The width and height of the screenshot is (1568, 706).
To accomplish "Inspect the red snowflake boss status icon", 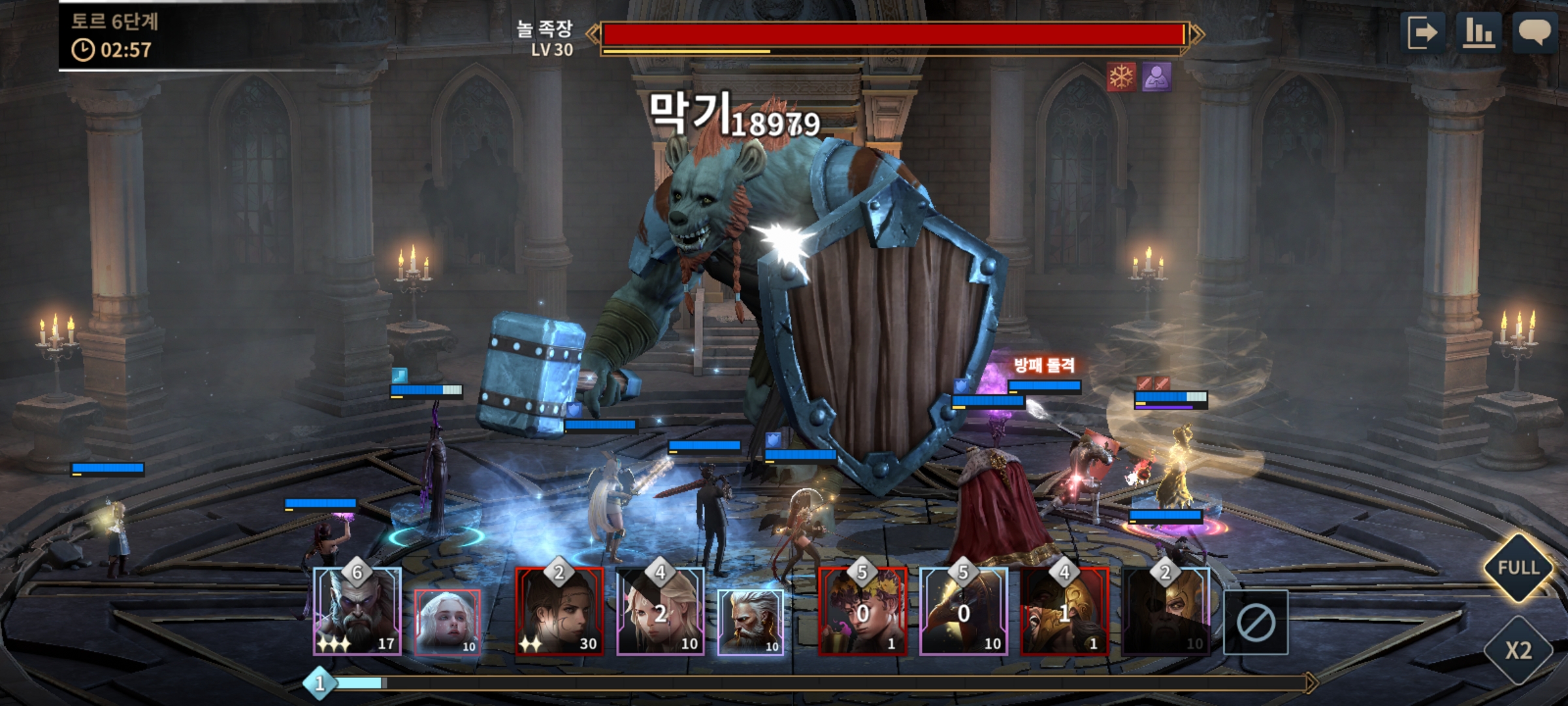I will [1121, 77].
